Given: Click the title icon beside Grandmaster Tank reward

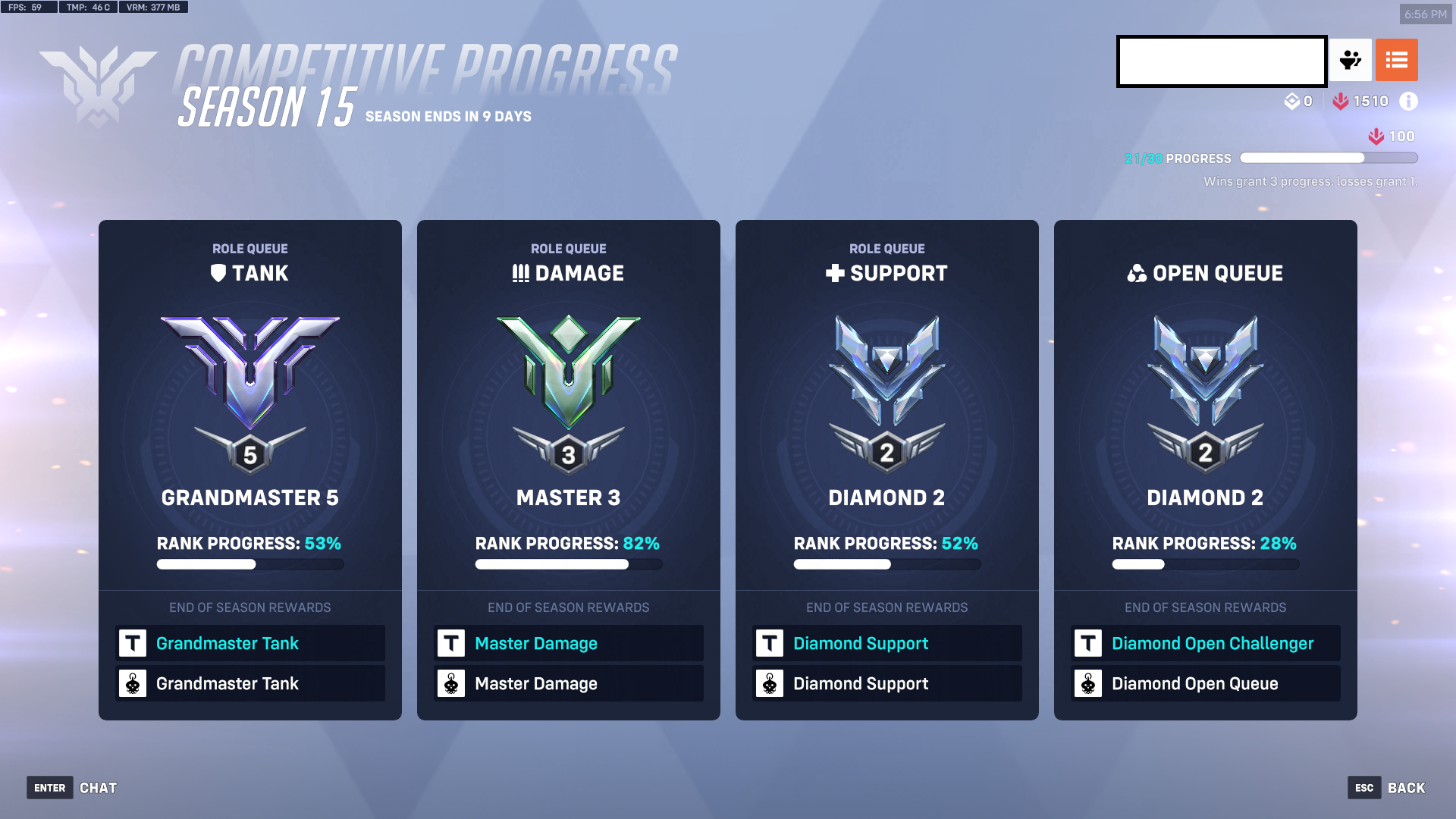Looking at the screenshot, I should tap(133, 643).
